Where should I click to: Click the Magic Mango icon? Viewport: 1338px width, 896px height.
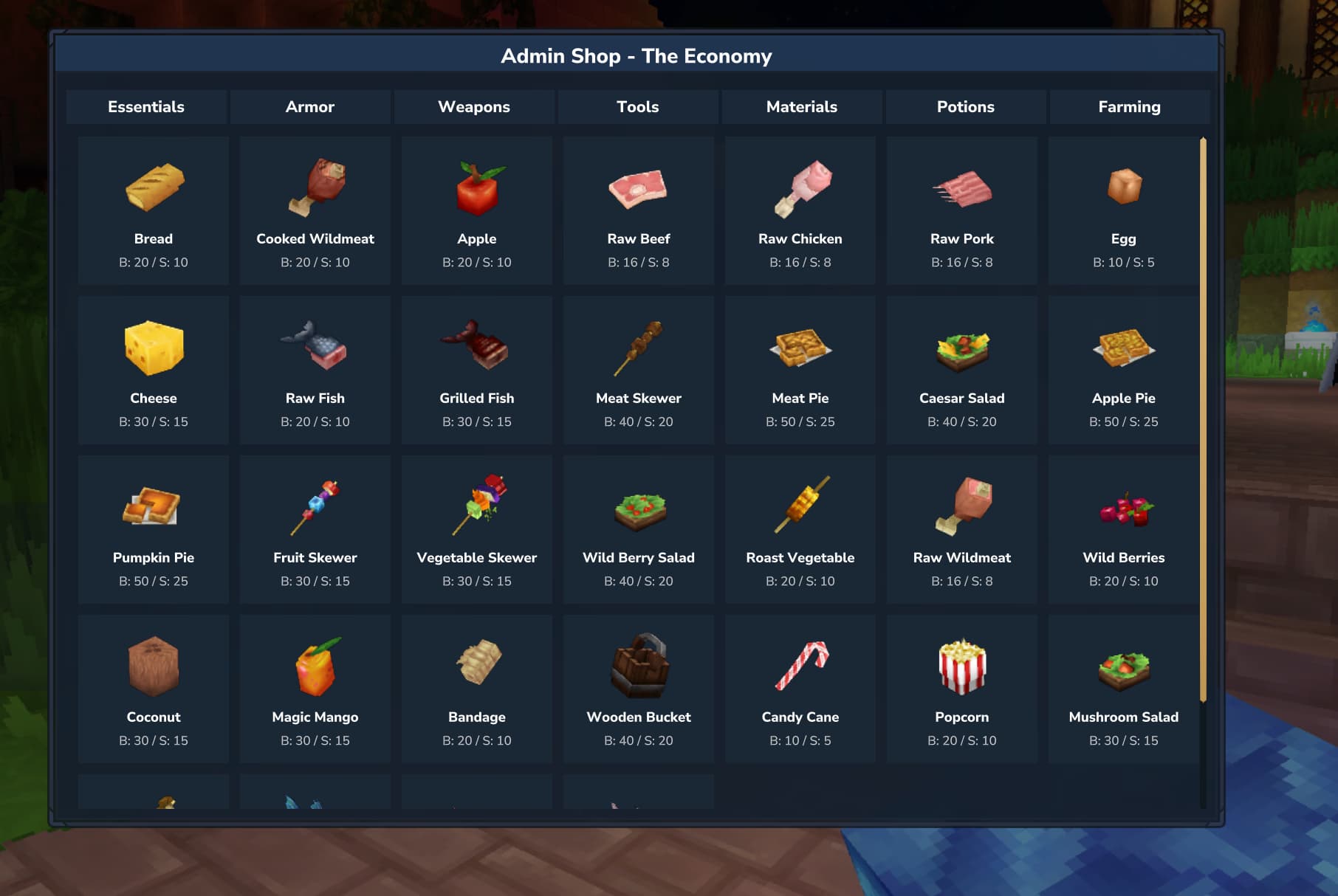pos(315,665)
